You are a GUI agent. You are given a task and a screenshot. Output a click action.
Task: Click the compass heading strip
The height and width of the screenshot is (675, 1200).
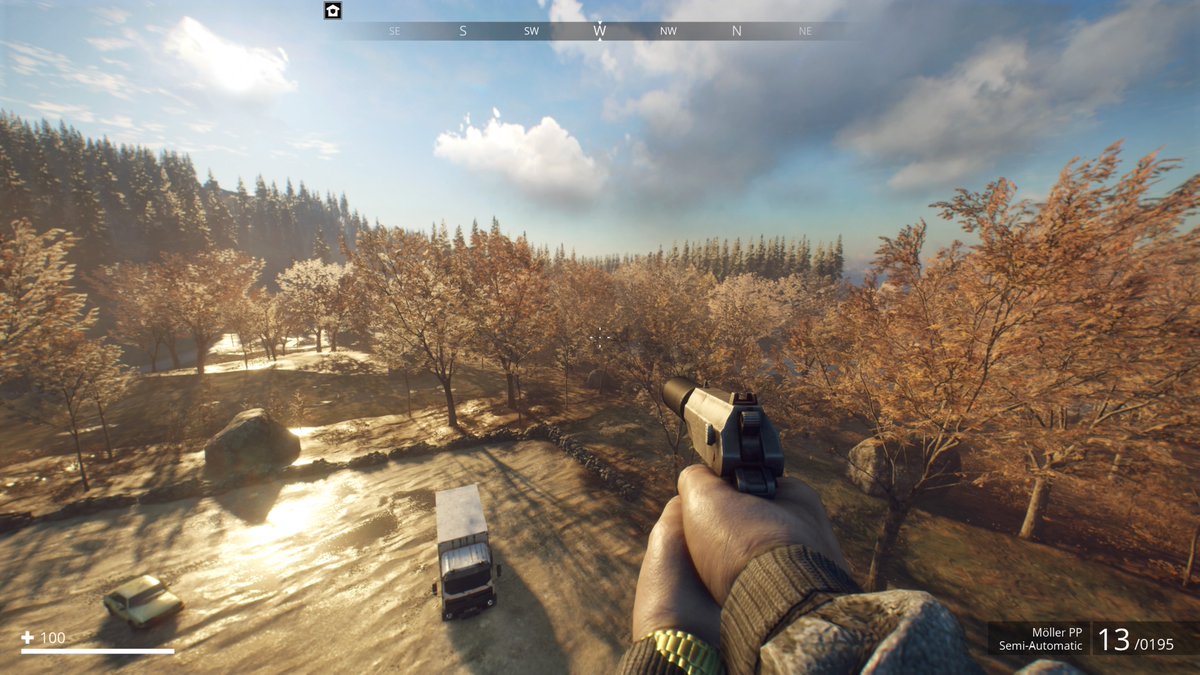(598, 31)
